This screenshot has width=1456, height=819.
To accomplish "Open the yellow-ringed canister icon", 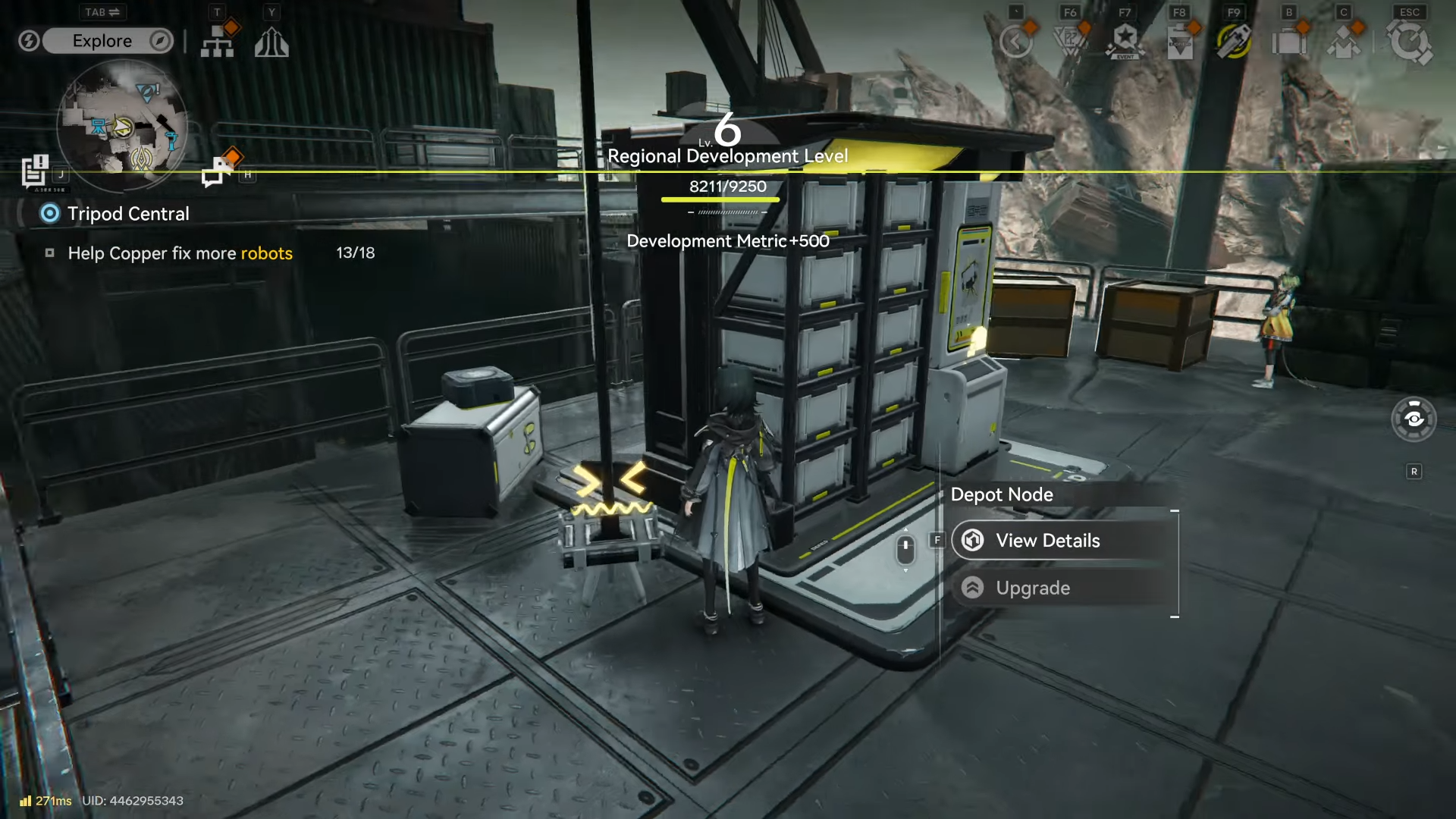I will pyautogui.click(x=1234, y=42).
